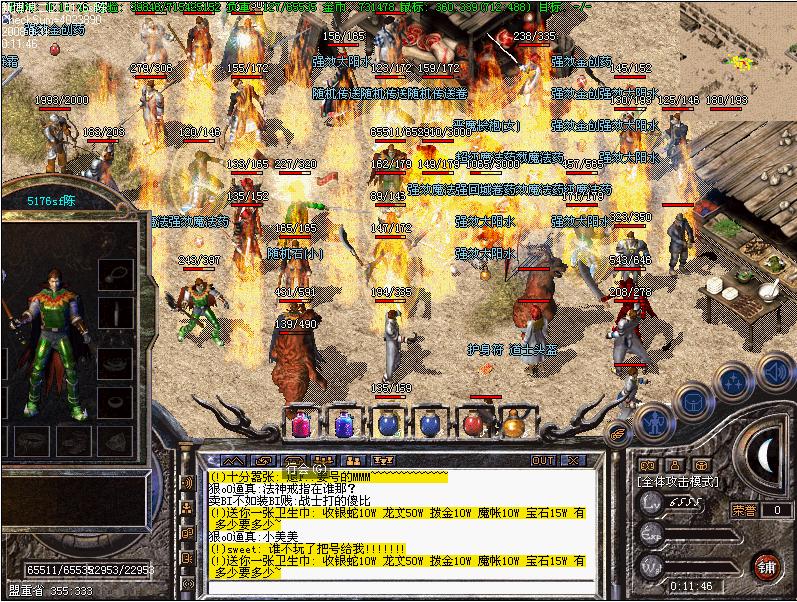Select the necklace equipment slot
Image resolution: width=797 pixels, height=602 pixels.
119,271
